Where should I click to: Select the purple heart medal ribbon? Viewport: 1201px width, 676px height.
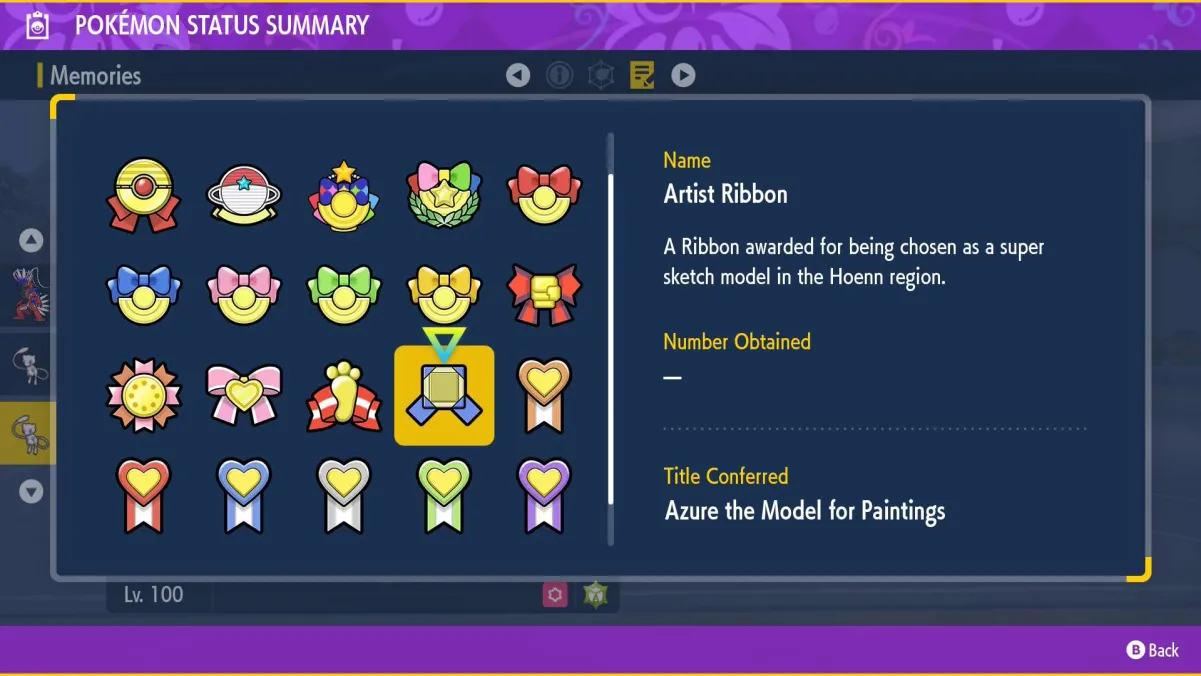(544, 495)
